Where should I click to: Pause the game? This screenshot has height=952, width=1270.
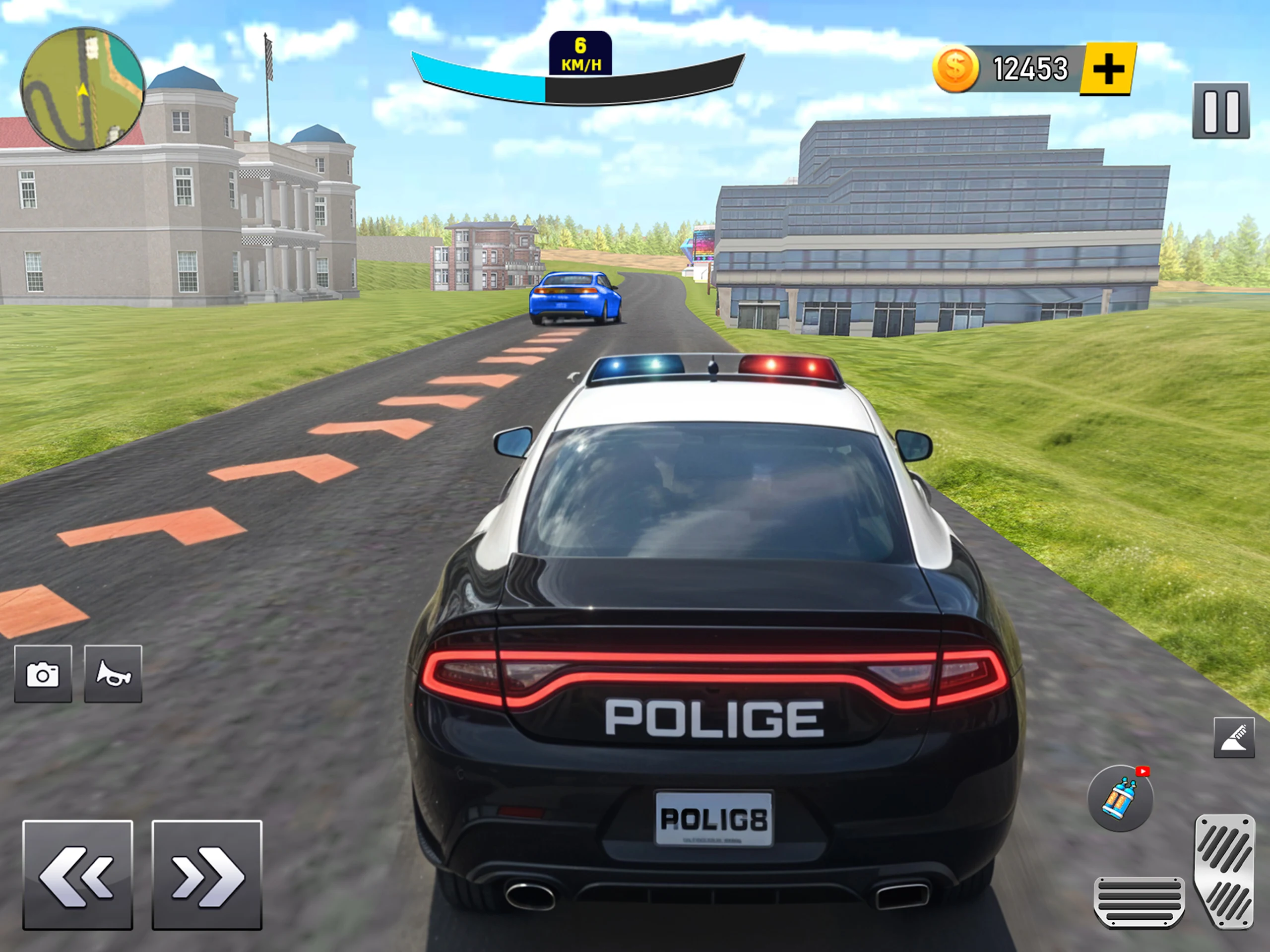pyautogui.click(x=1220, y=111)
